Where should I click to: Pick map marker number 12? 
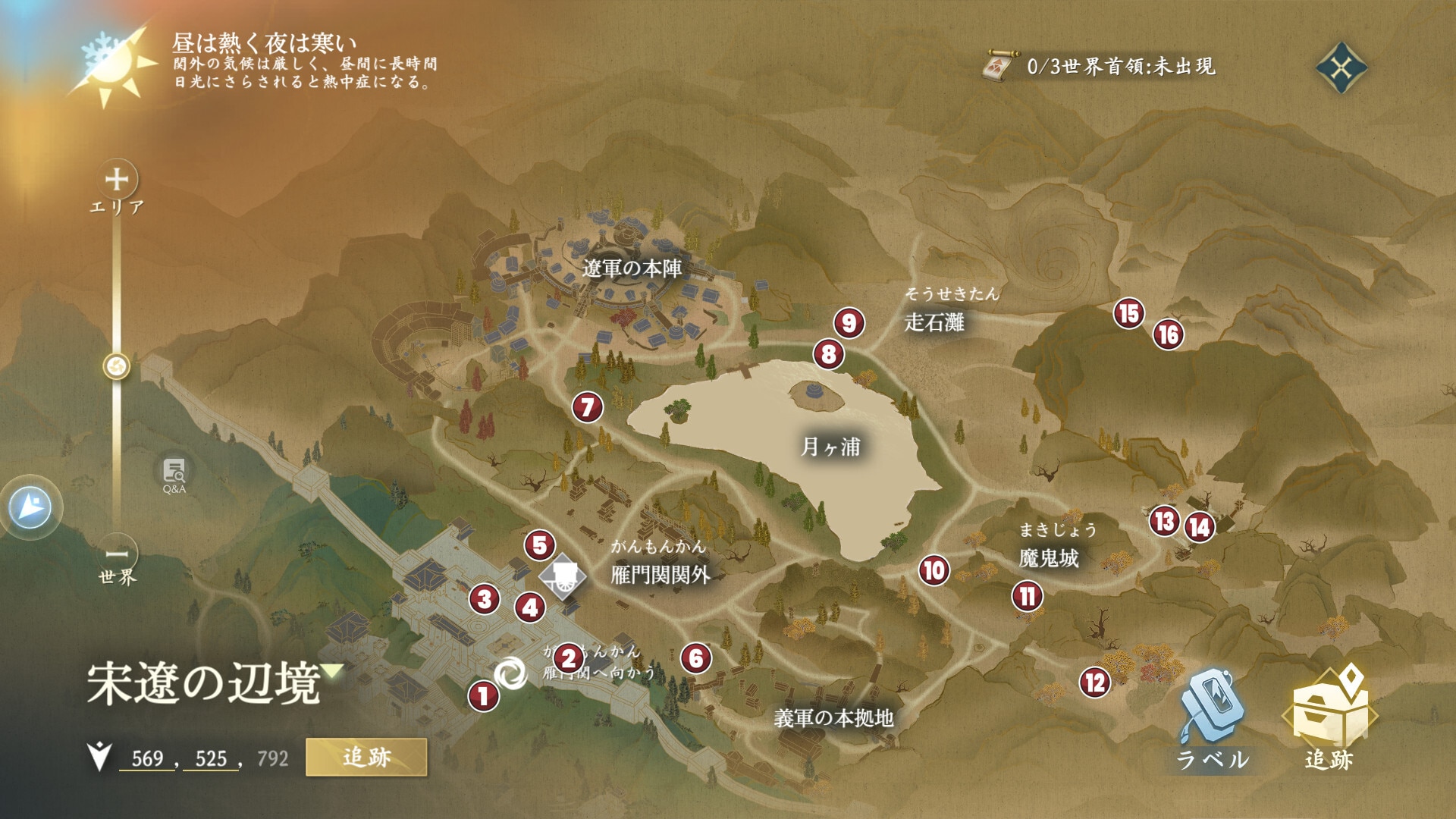tap(1094, 682)
